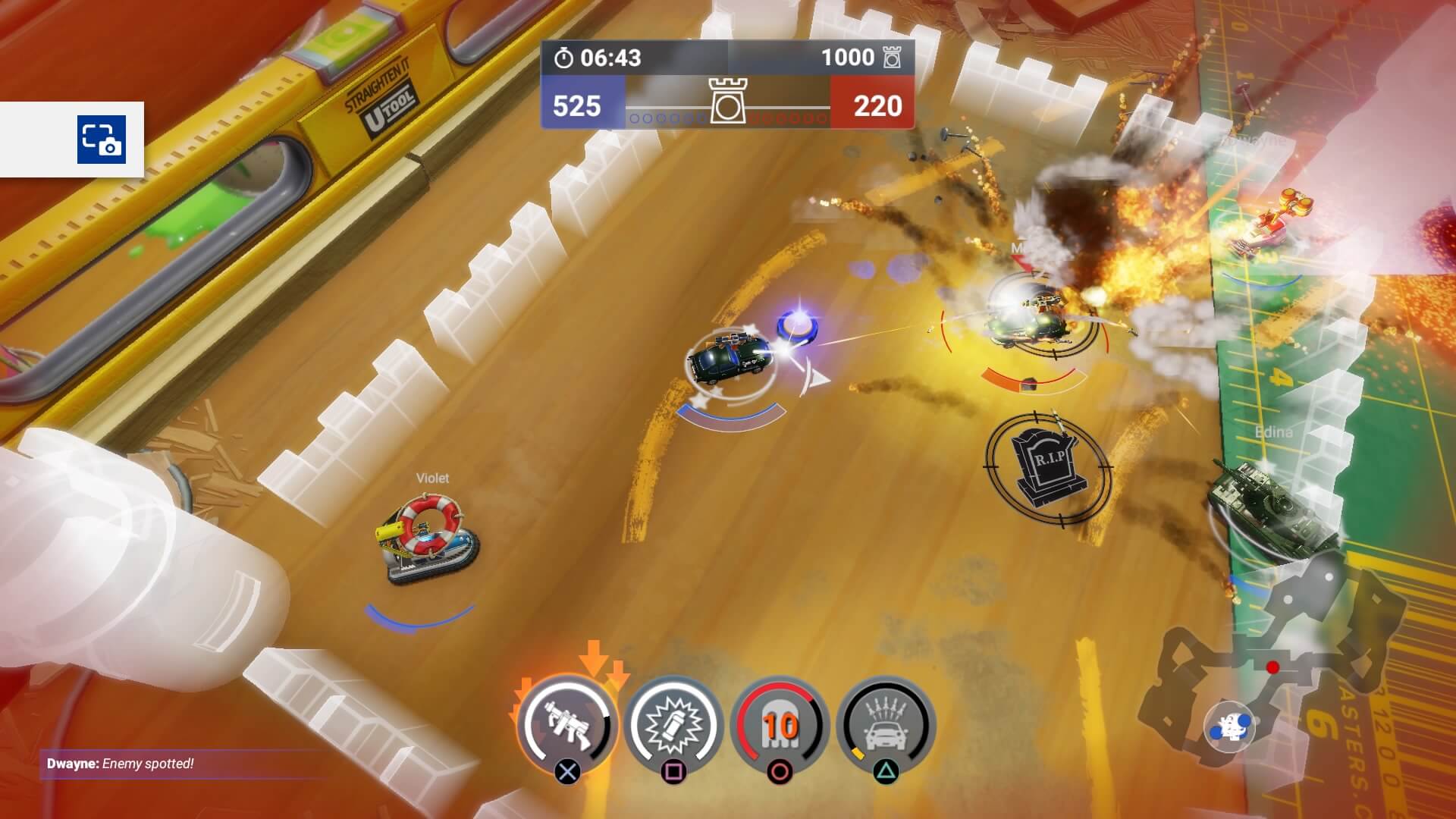Click the red enemy dot on the minimap
The image size is (1456, 819).
click(1272, 669)
